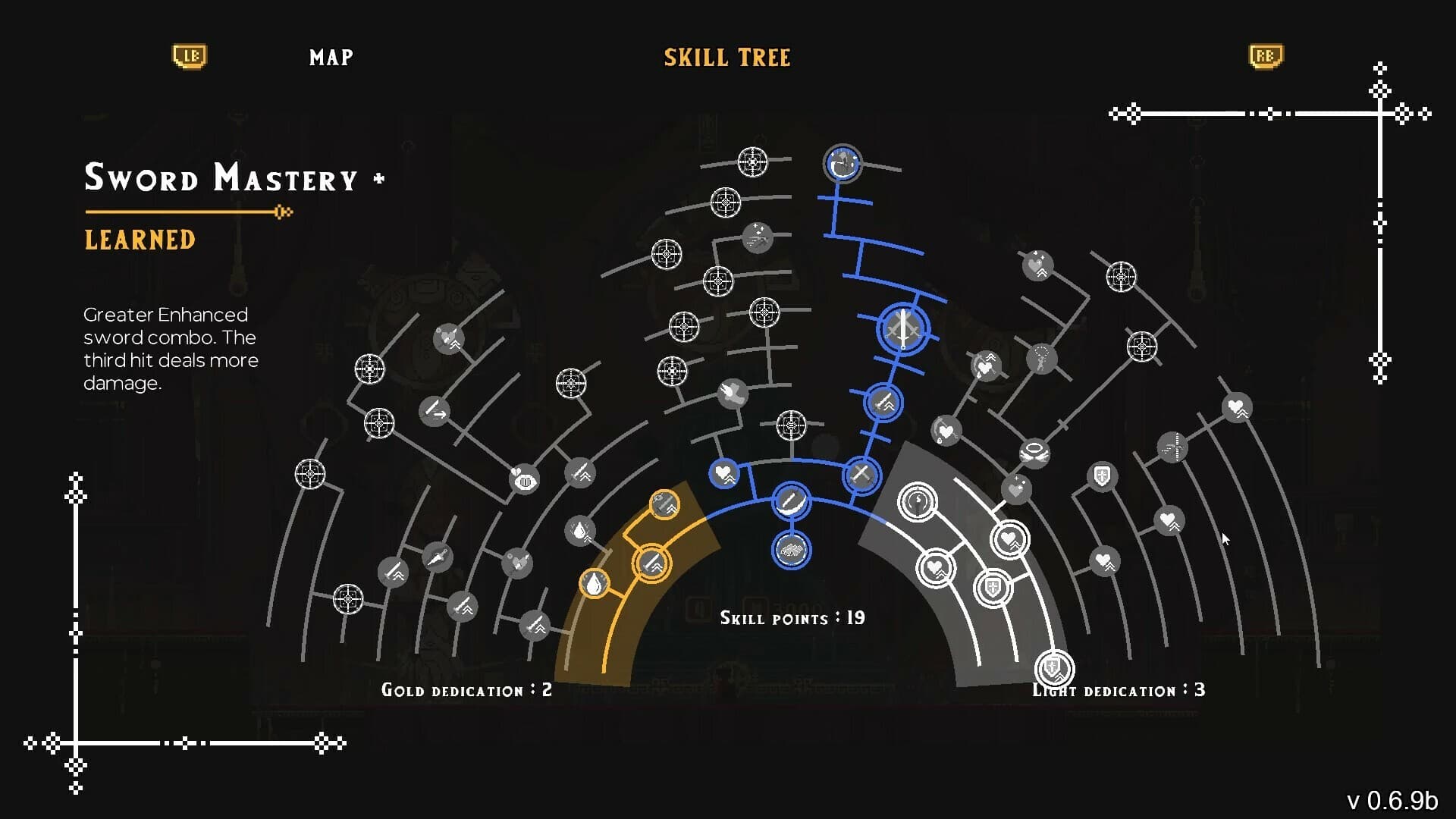Select the shield node at the bottom of the Light arc
The image size is (1456, 819).
1053,667
